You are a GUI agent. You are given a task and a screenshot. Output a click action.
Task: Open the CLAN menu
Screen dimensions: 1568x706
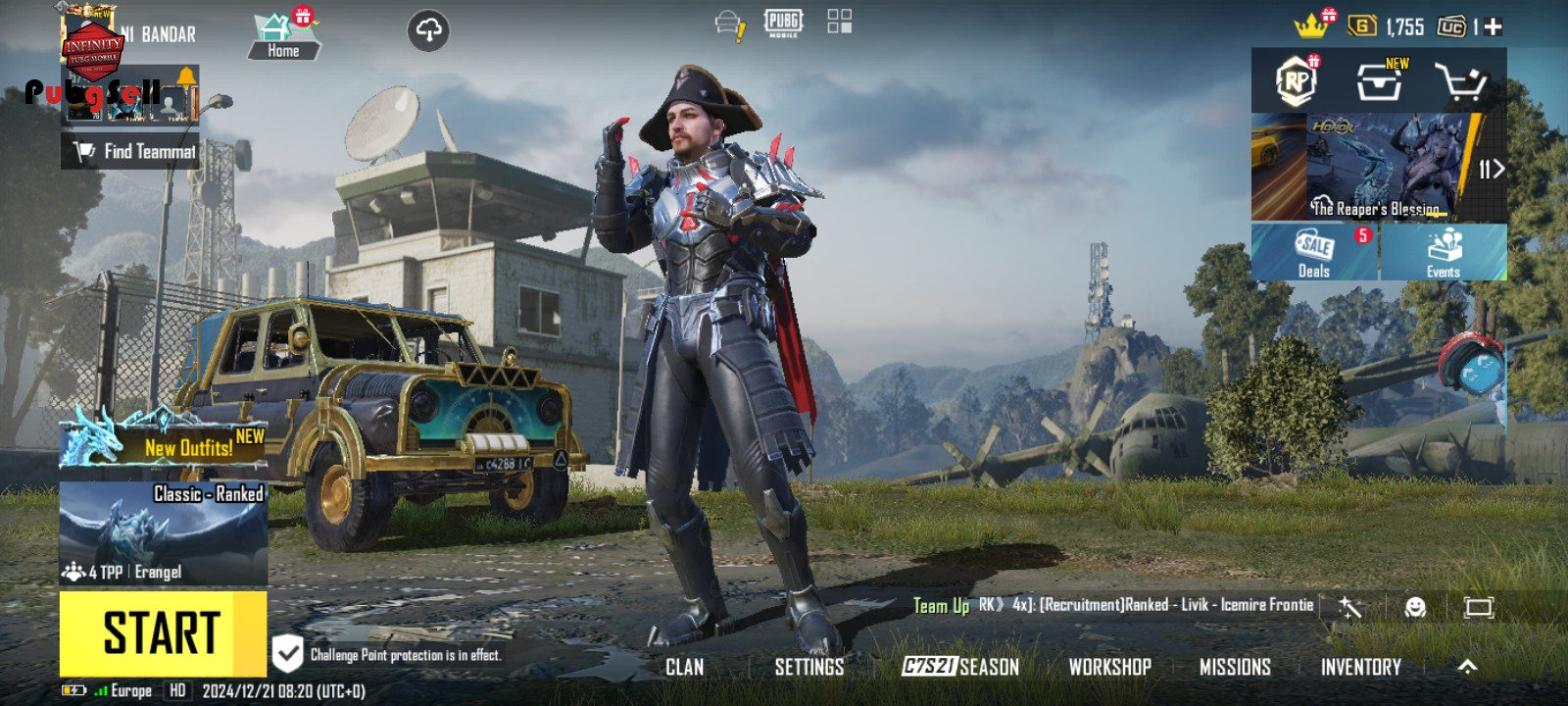click(x=684, y=667)
